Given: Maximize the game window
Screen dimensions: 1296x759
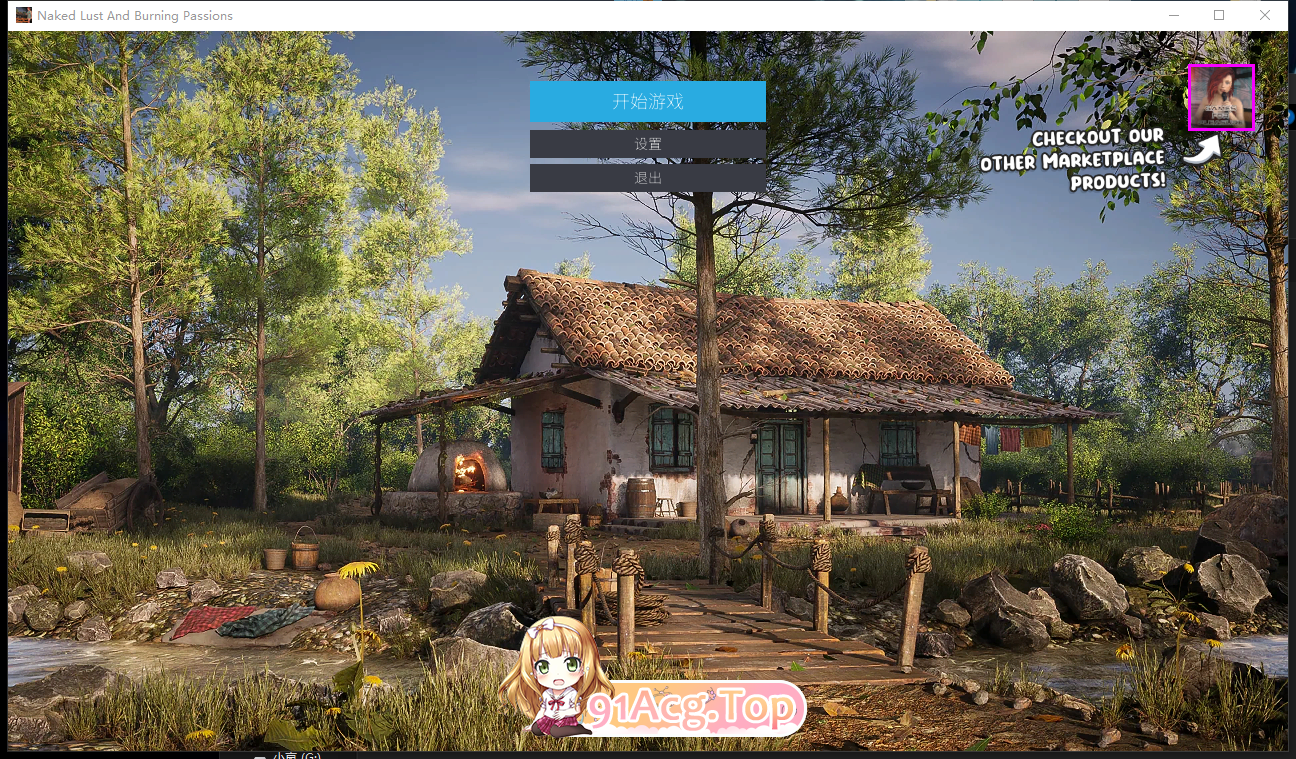Looking at the screenshot, I should coord(1219,15).
